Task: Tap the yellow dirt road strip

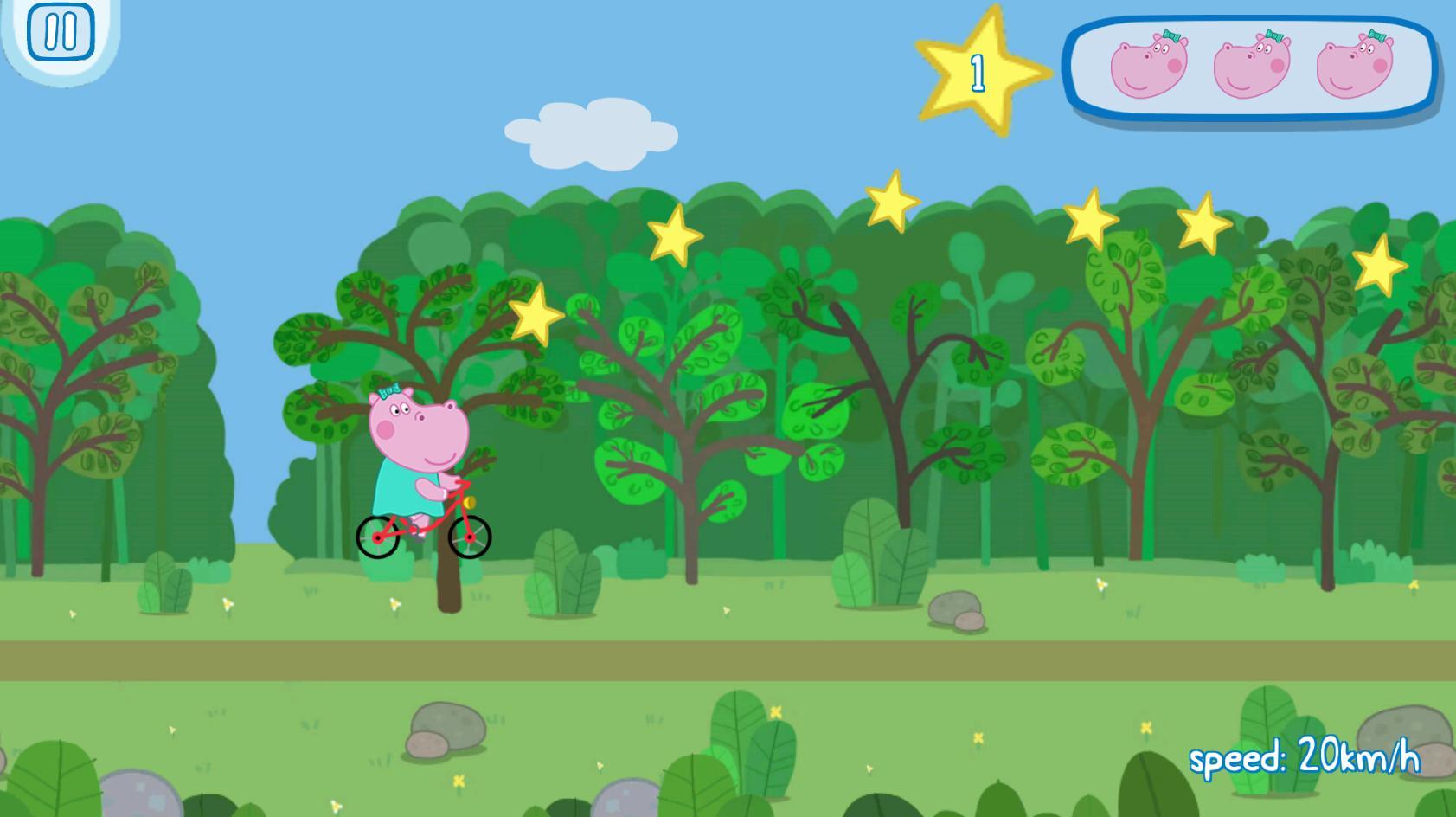Action: 727,661
